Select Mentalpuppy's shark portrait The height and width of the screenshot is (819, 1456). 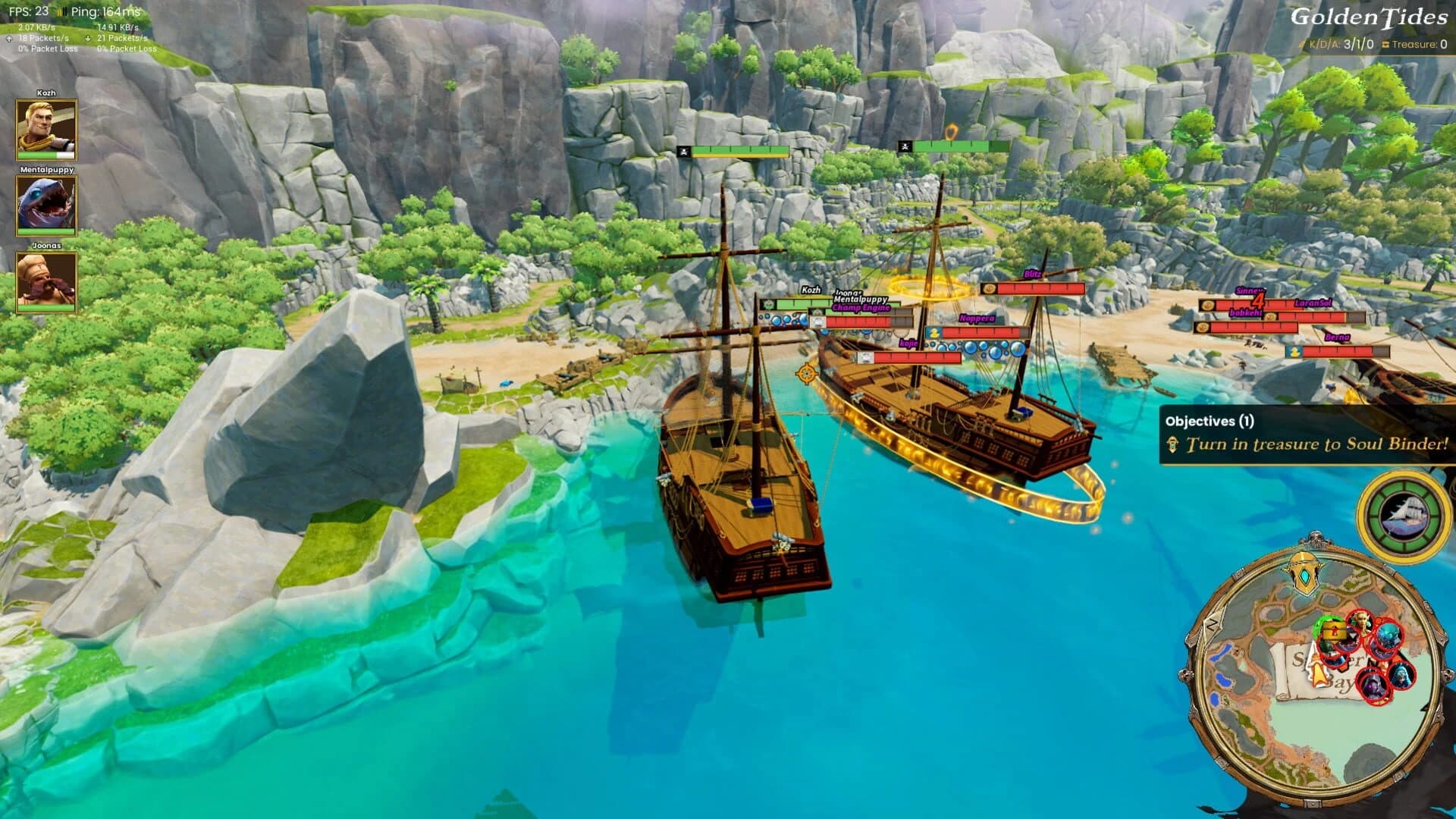[44, 203]
